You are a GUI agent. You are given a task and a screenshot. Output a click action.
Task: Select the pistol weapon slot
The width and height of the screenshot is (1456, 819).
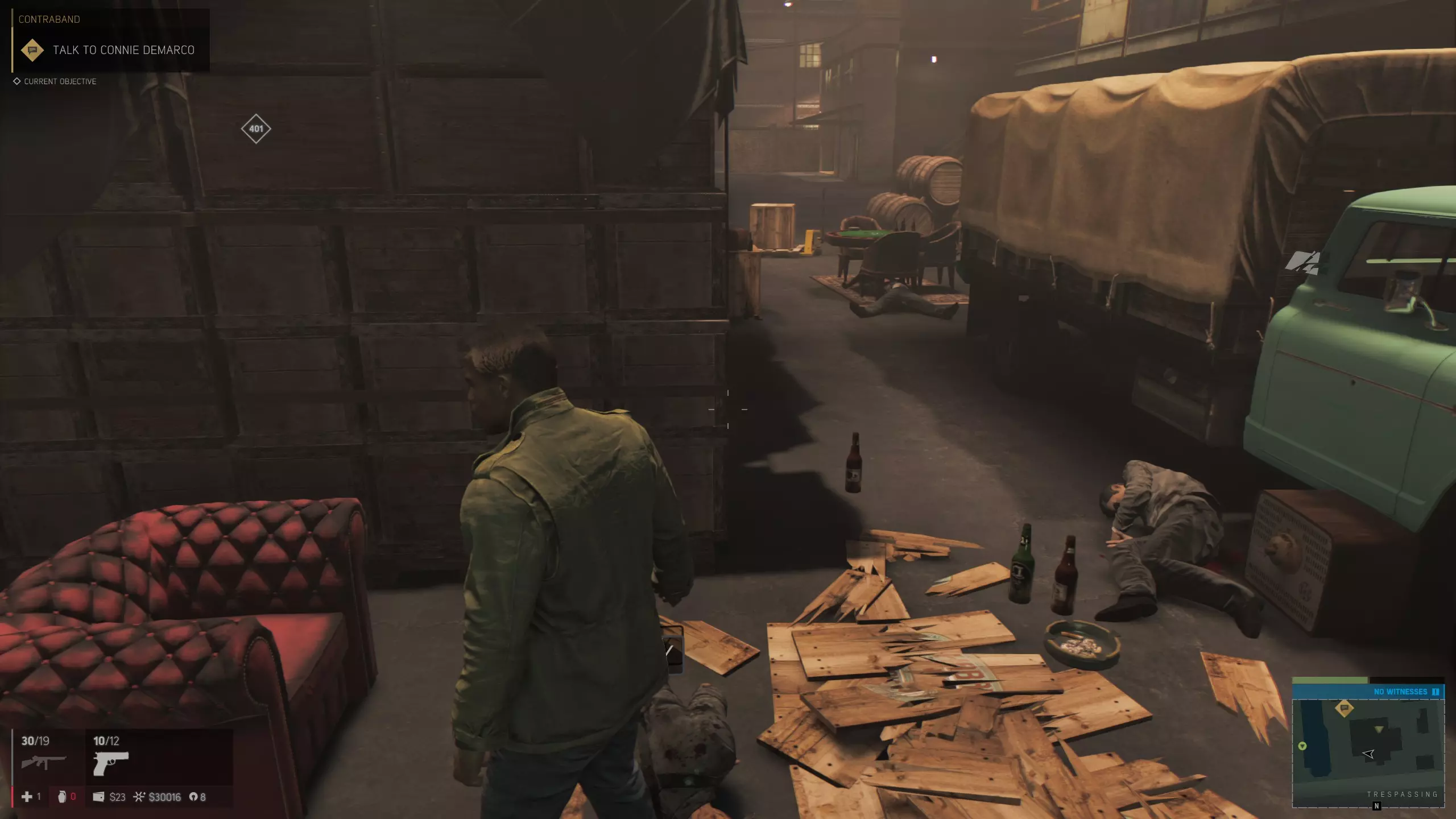pos(111,763)
